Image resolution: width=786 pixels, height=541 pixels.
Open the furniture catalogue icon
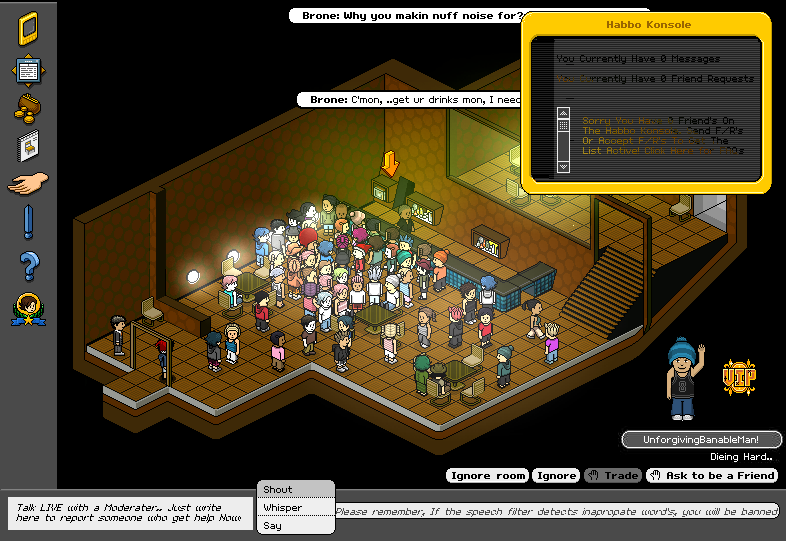click(27, 146)
